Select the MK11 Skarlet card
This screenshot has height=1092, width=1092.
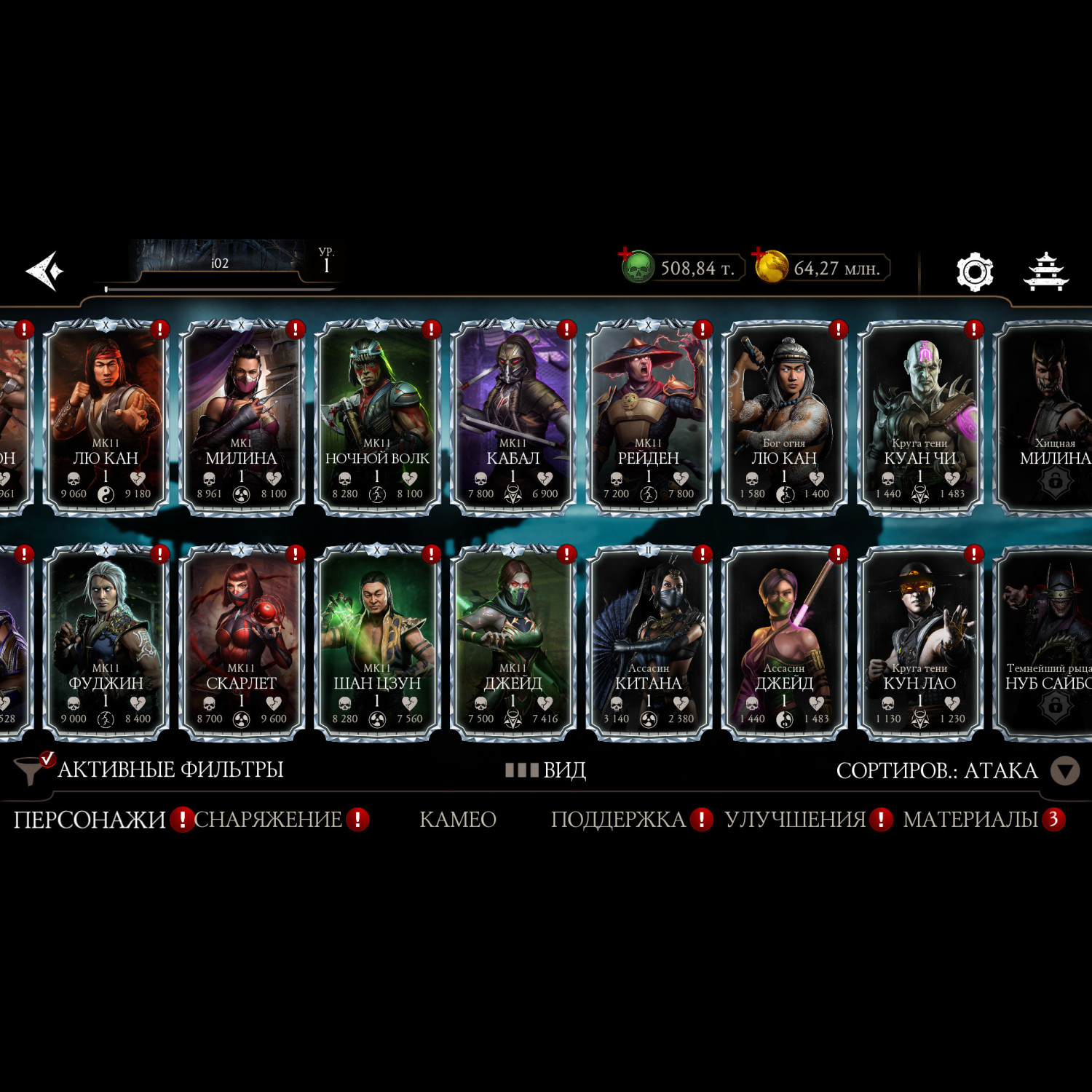[x=241, y=644]
